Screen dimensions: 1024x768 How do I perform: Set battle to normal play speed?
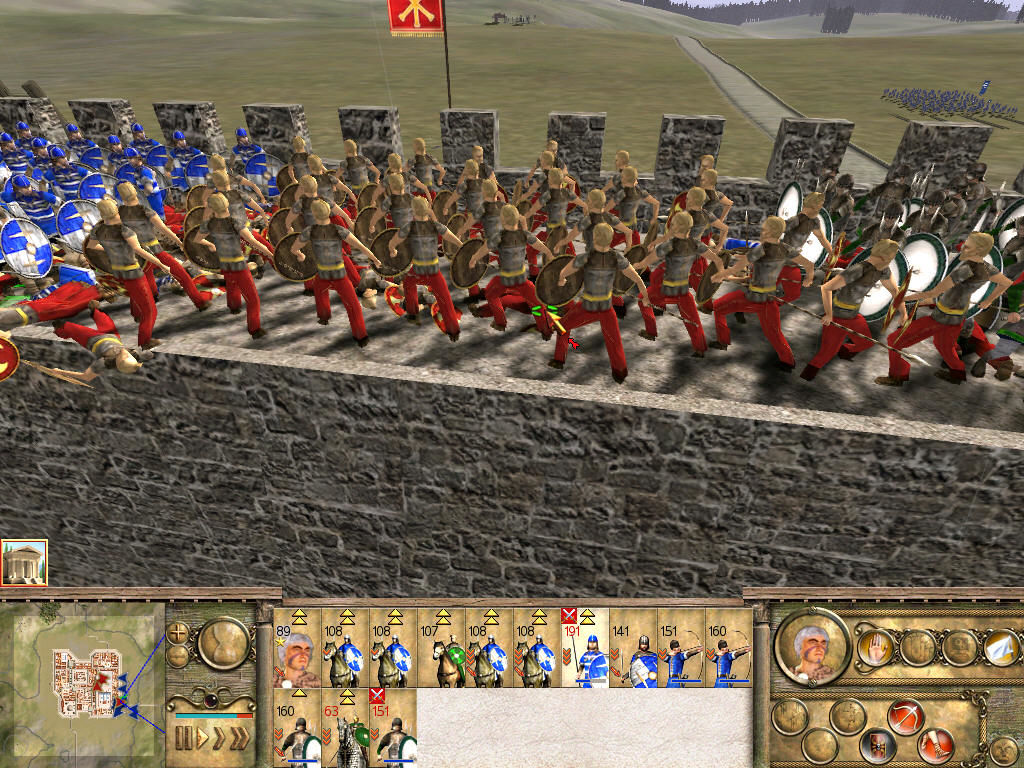point(203,738)
